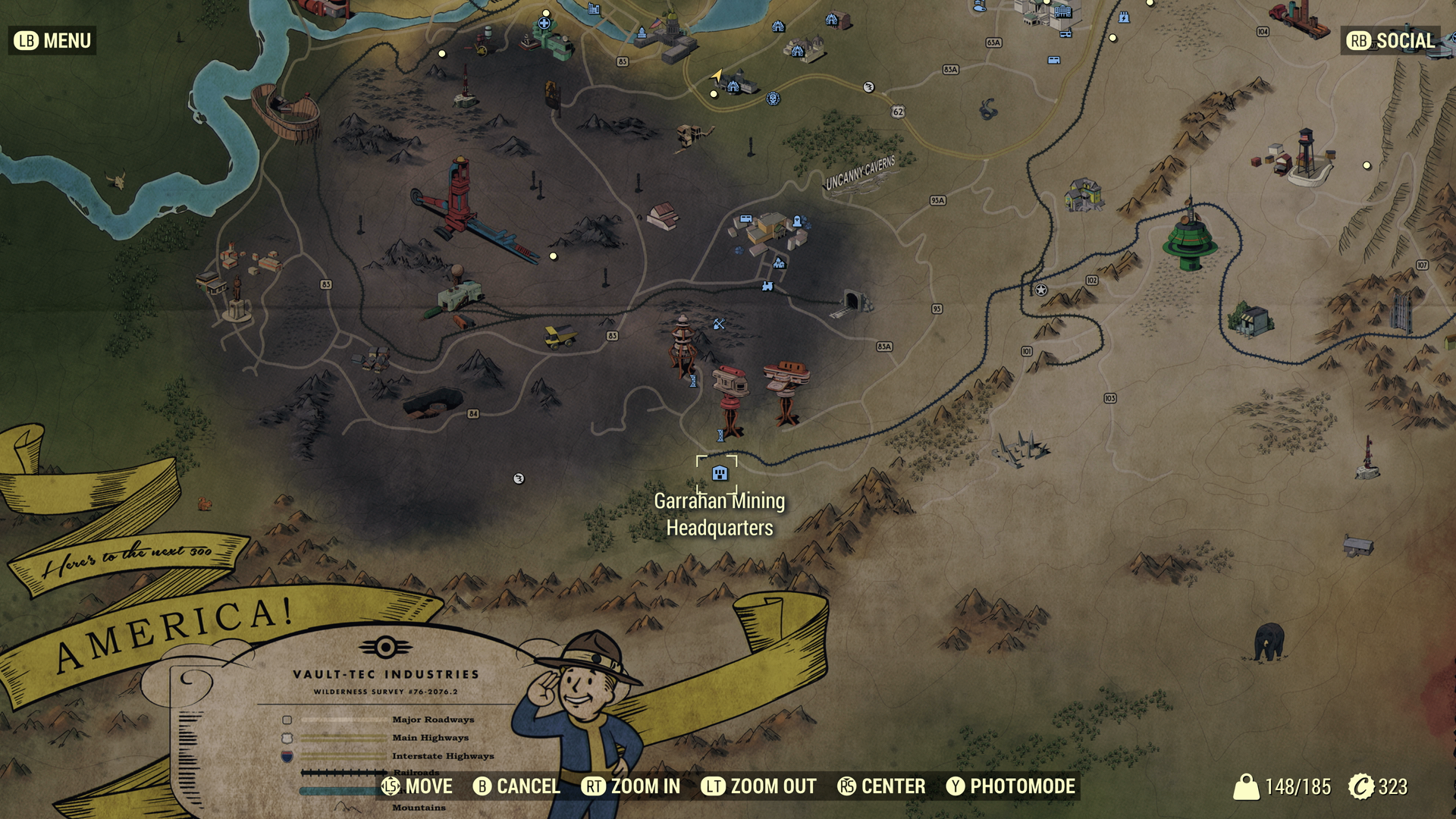Viewport: 1456px width, 819px height.
Task: Center the map on the player
Action: click(x=881, y=786)
